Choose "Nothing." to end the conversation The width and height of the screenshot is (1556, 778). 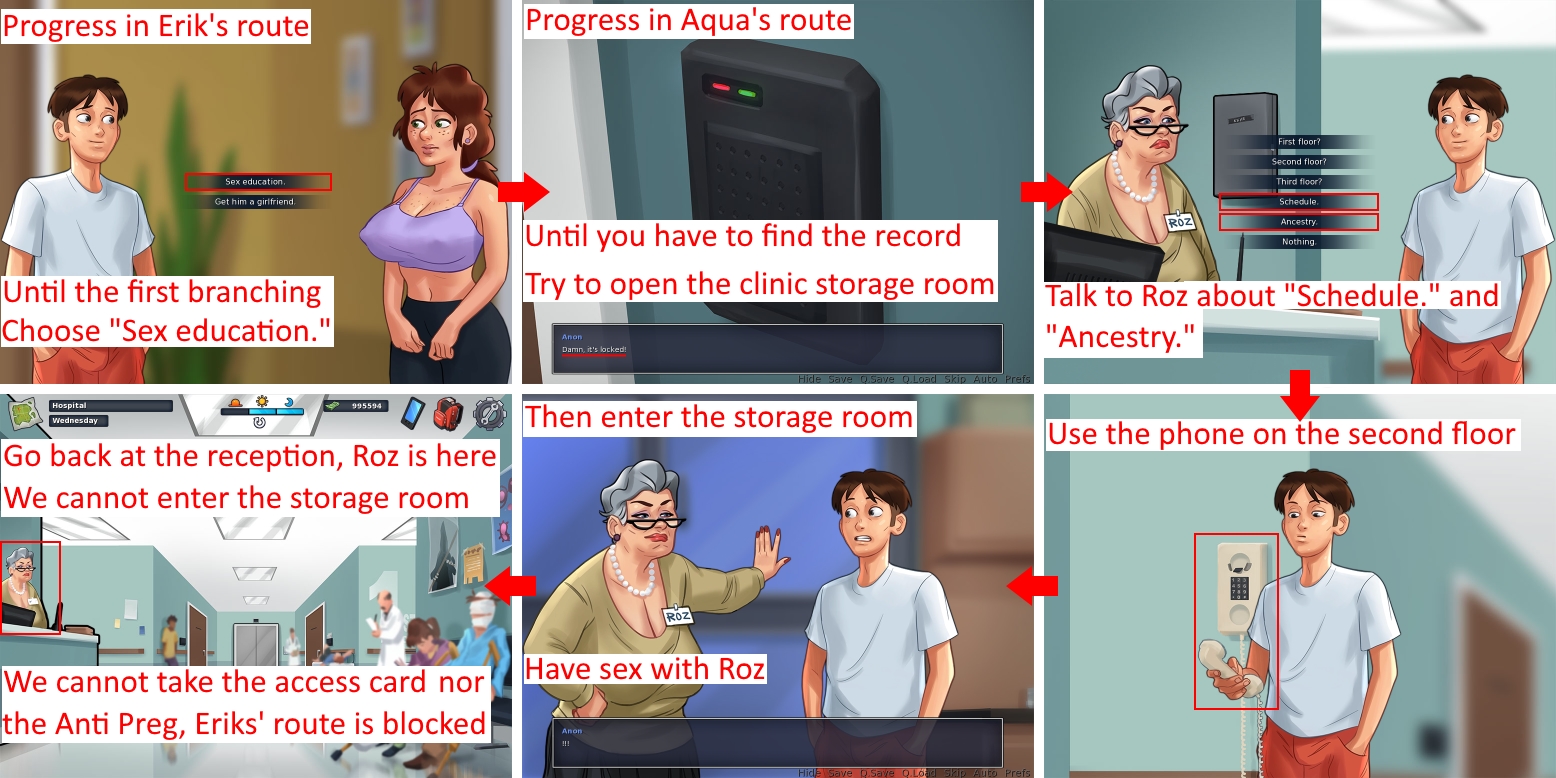coord(1299,242)
